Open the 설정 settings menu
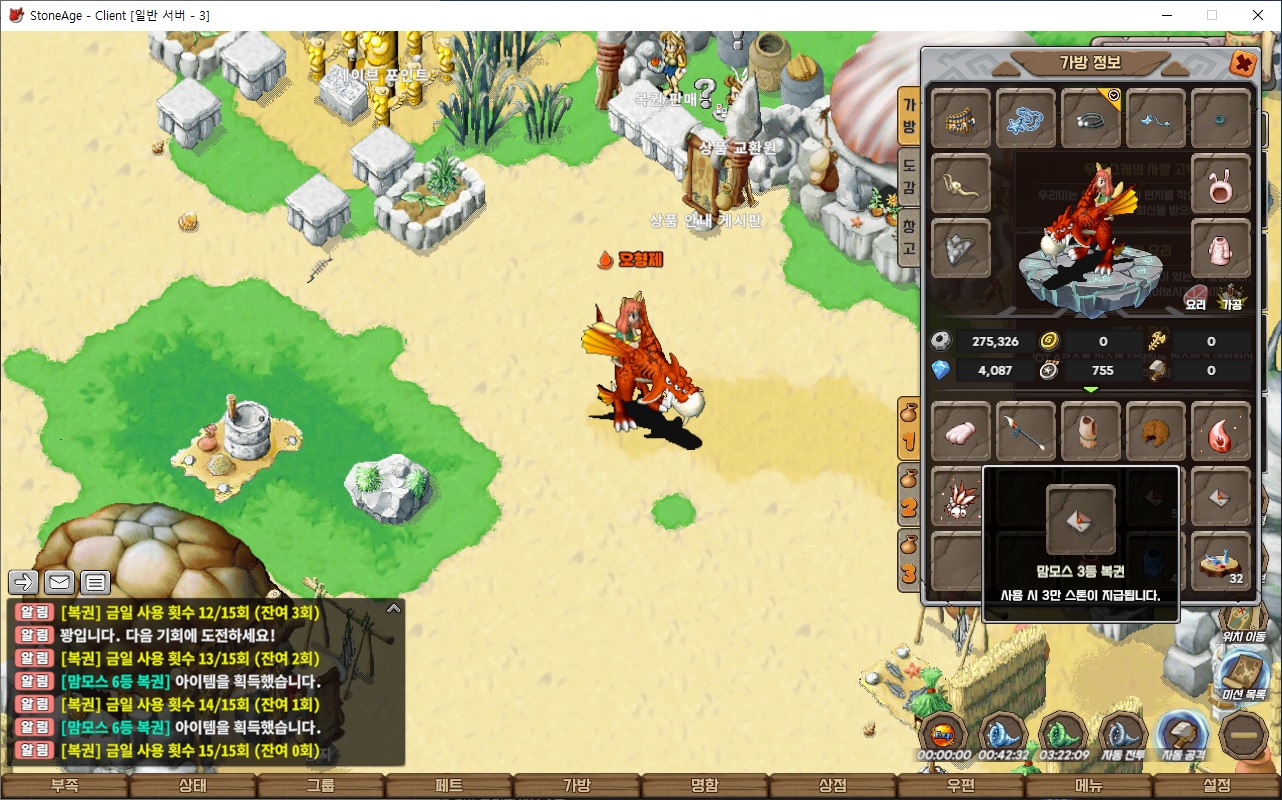The height and width of the screenshot is (800, 1282). coord(1217,786)
